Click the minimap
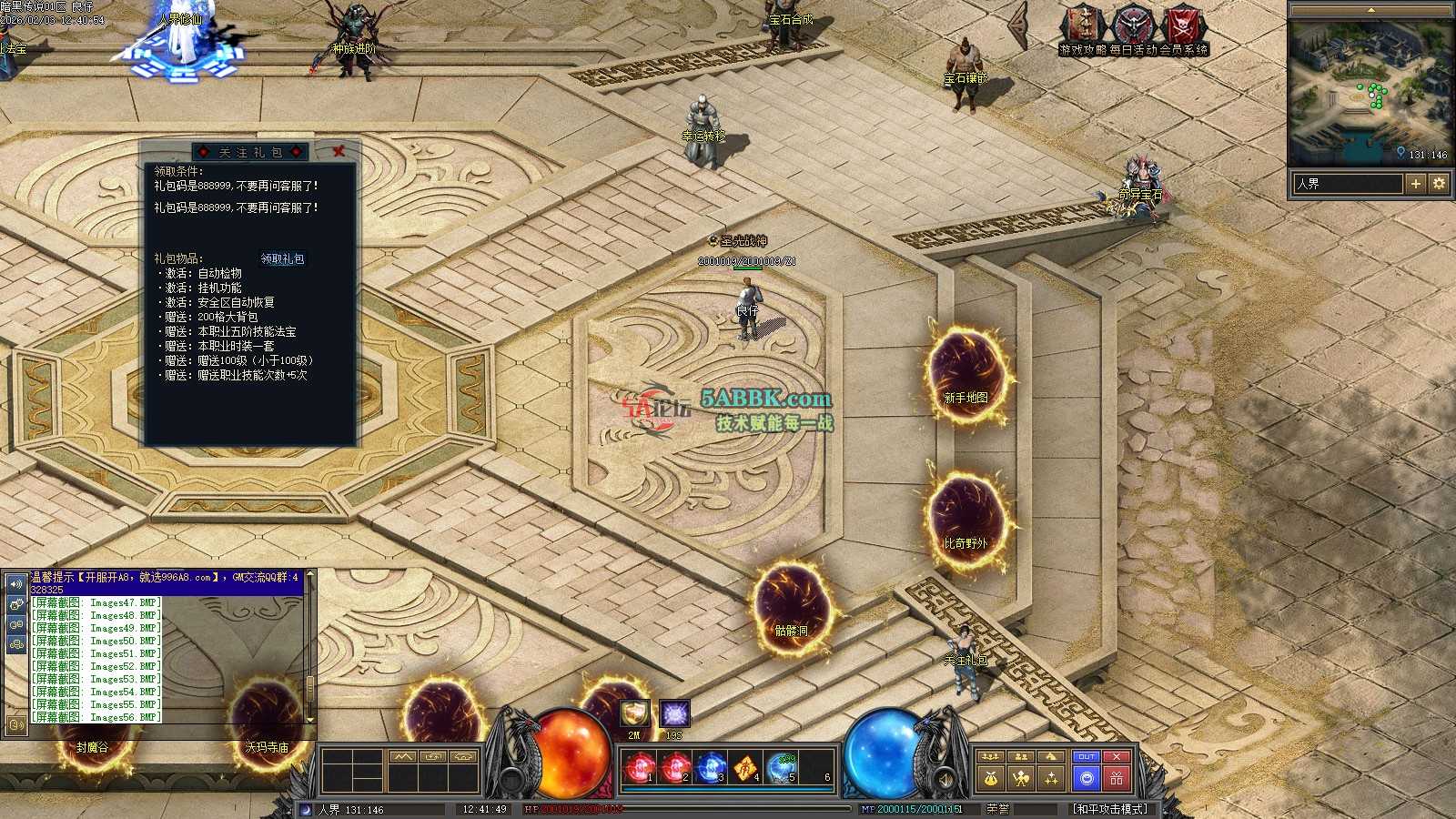Viewport: 1456px width, 819px height. pos(1369,91)
